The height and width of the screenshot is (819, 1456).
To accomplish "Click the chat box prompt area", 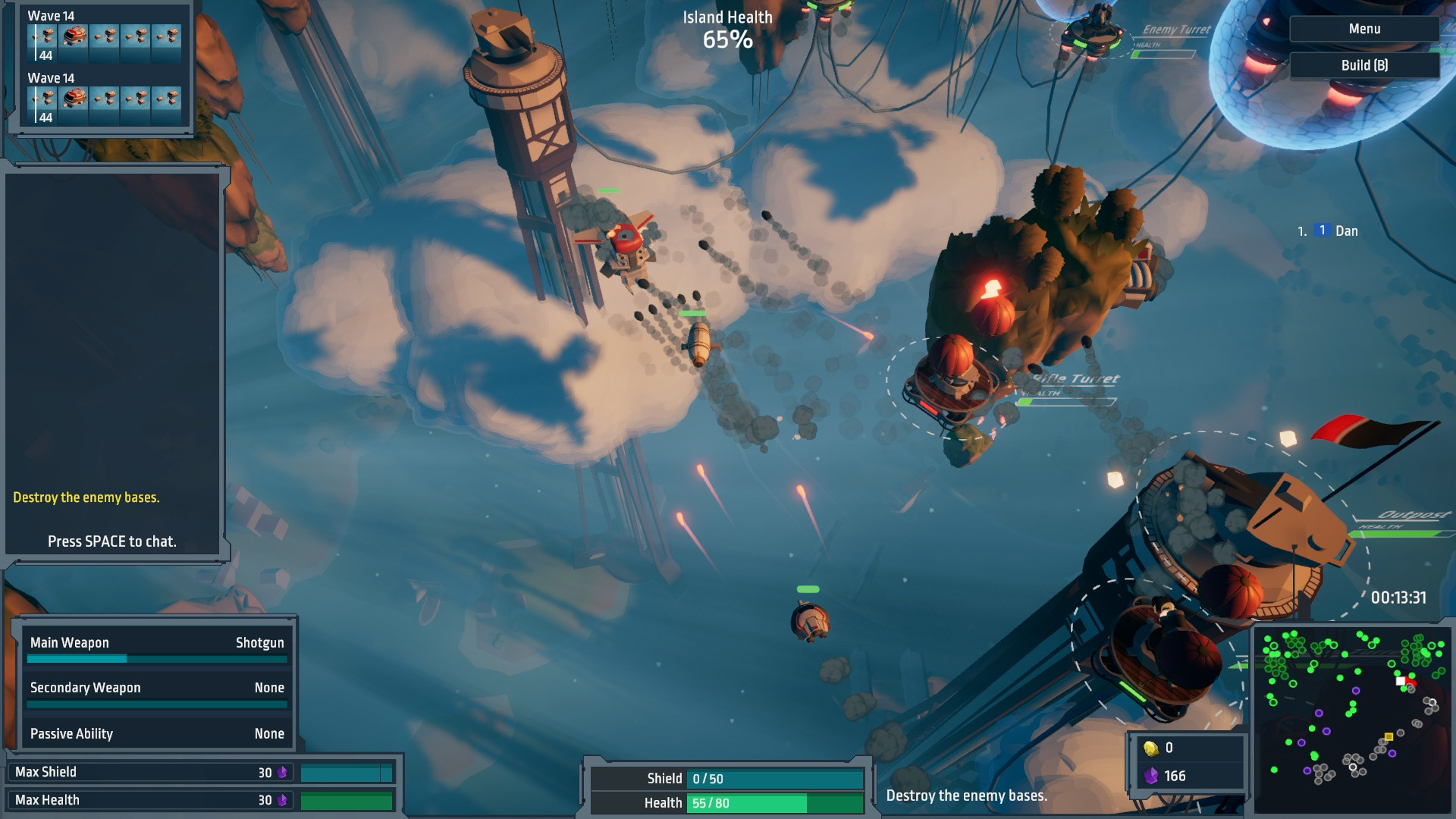I will coord(112,541).
